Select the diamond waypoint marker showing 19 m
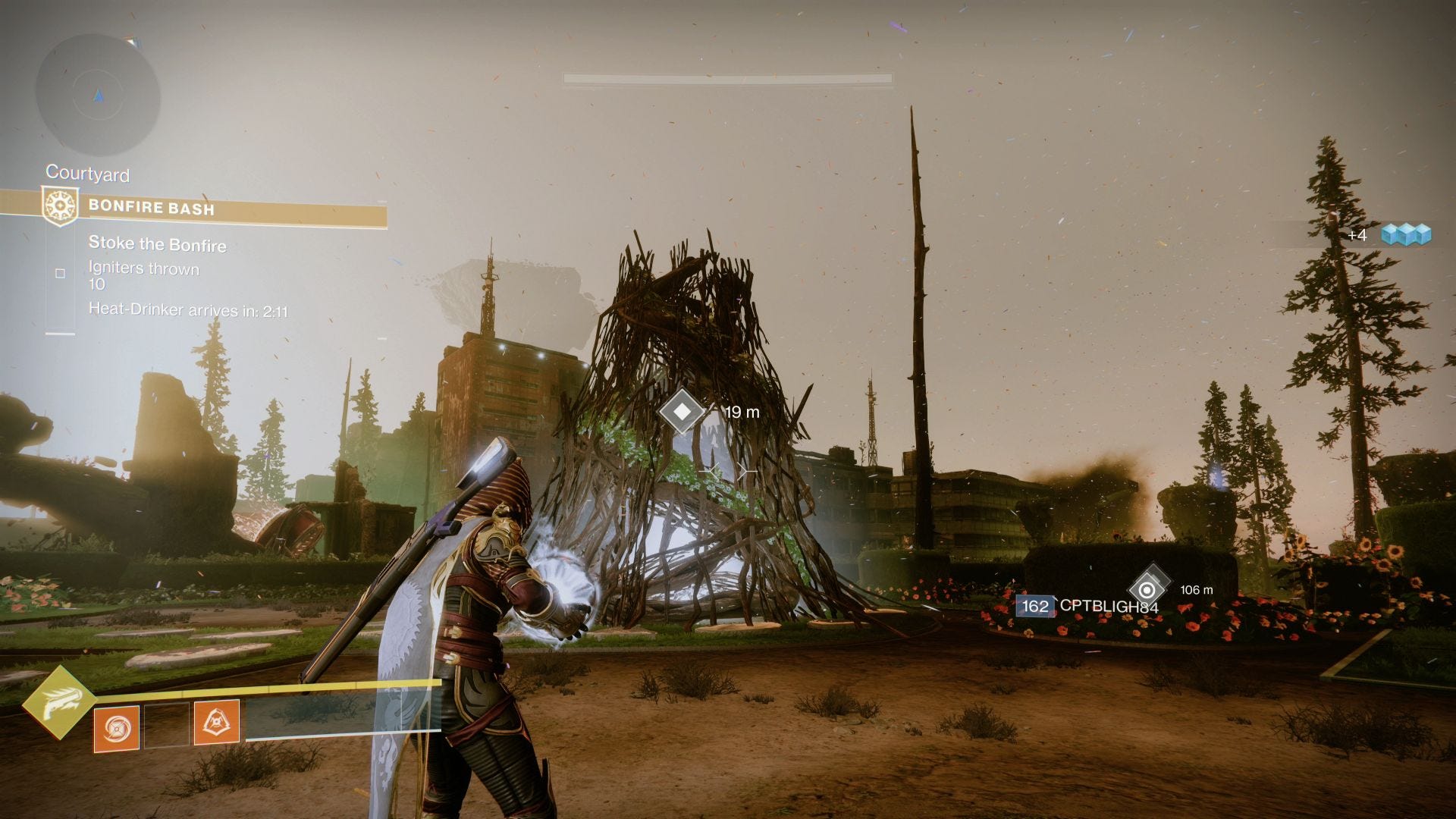This screenshot has width=1456, height=819. click(682, 412)
